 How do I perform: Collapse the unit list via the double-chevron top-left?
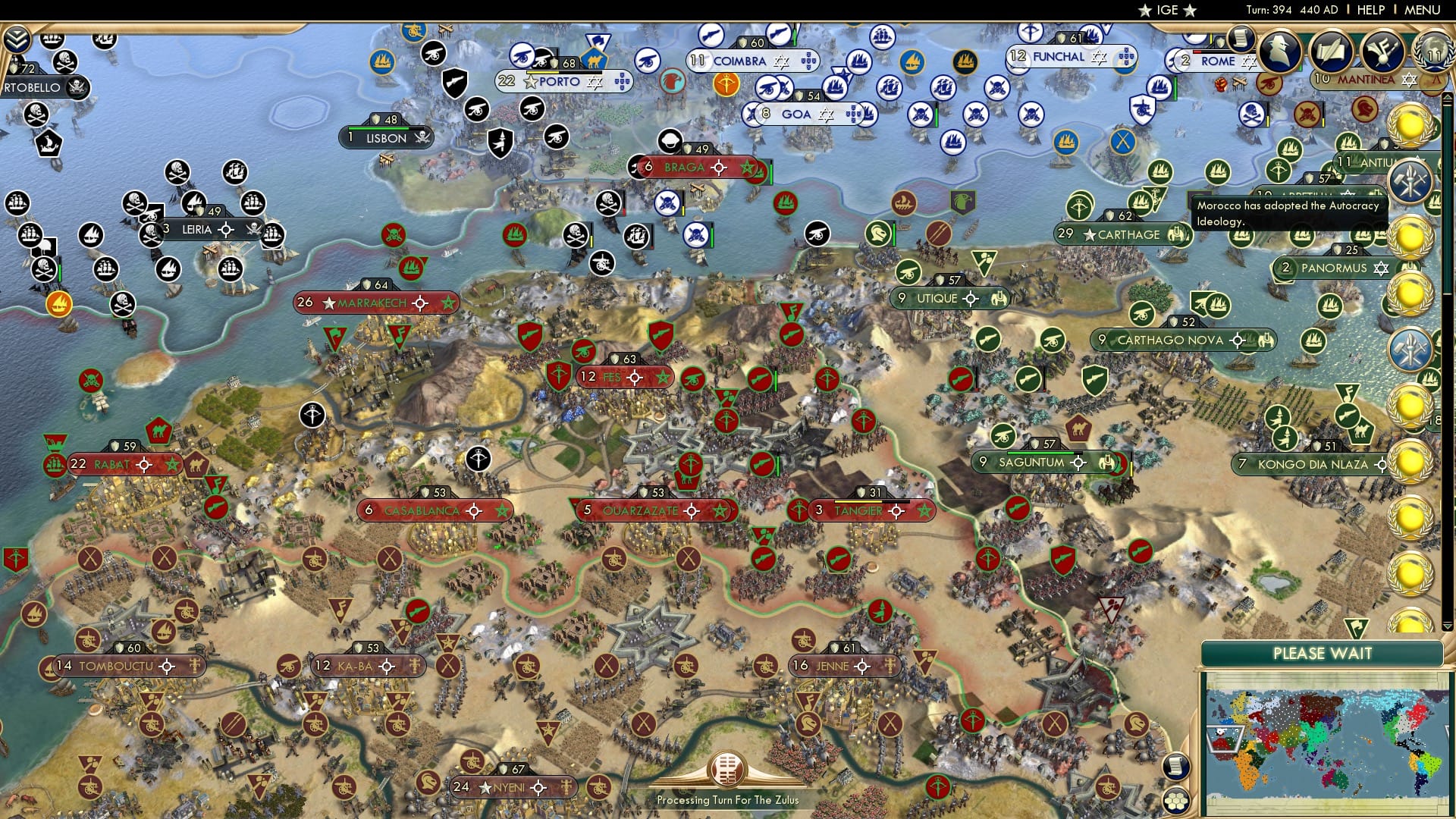16,39
